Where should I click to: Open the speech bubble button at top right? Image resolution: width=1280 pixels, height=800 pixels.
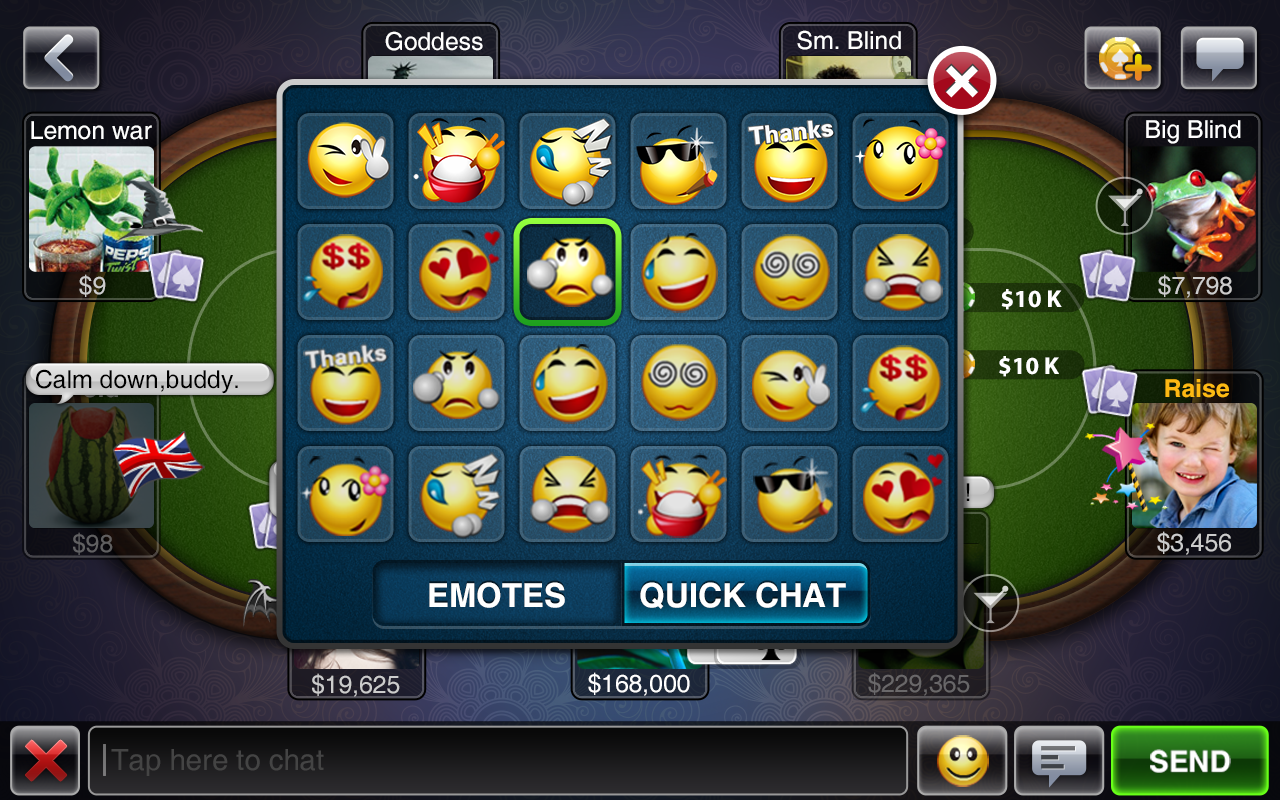(1218, 58)
